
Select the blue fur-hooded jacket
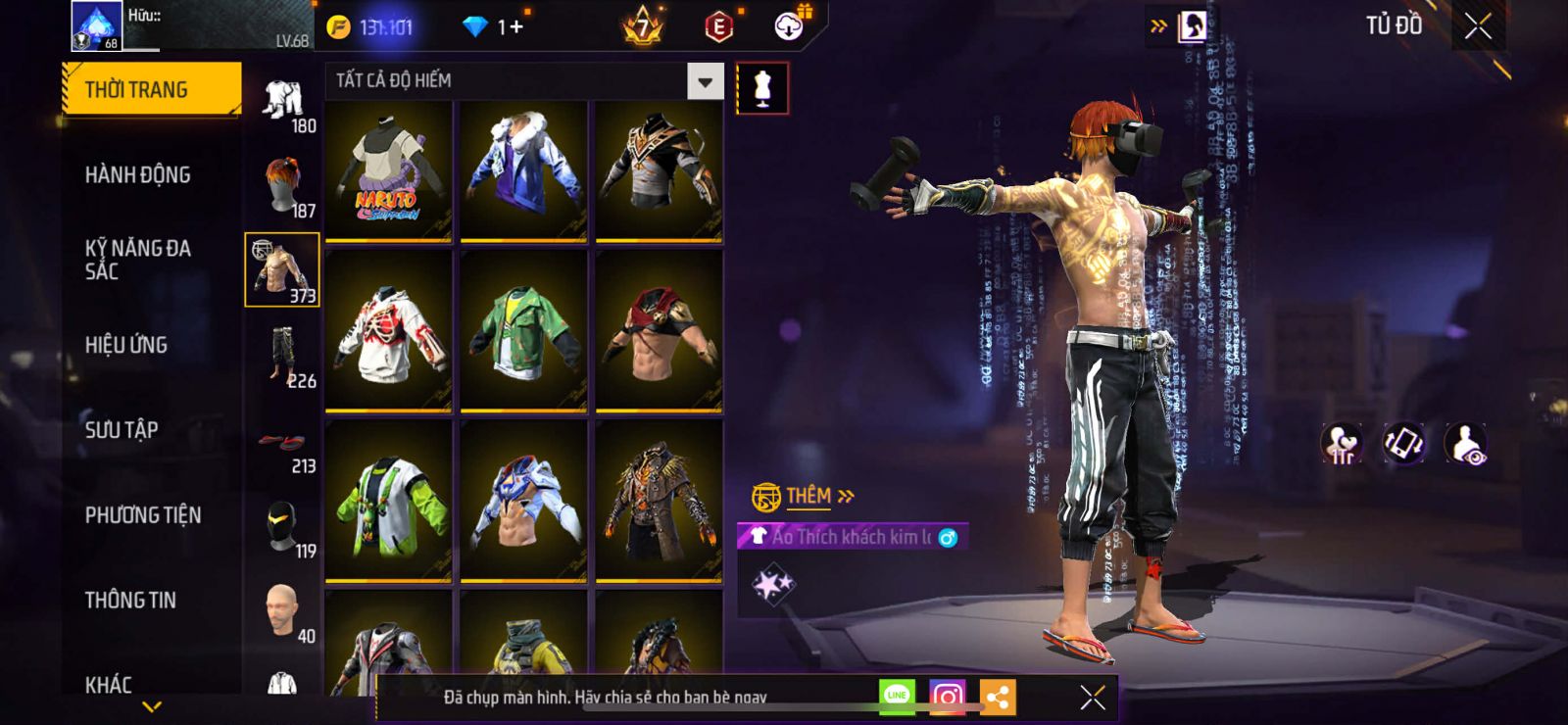524,170
